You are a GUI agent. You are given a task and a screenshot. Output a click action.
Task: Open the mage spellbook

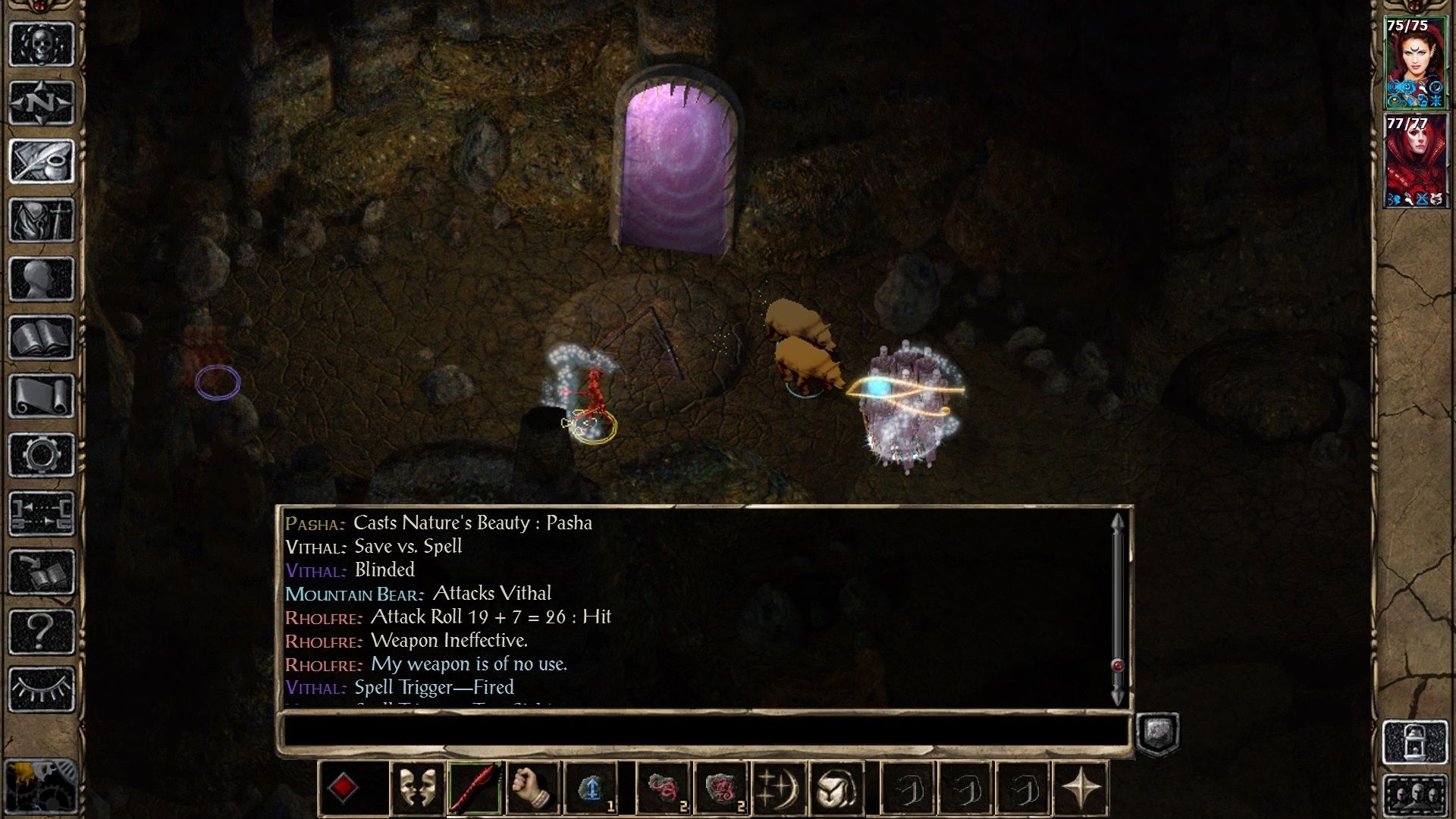42,337
